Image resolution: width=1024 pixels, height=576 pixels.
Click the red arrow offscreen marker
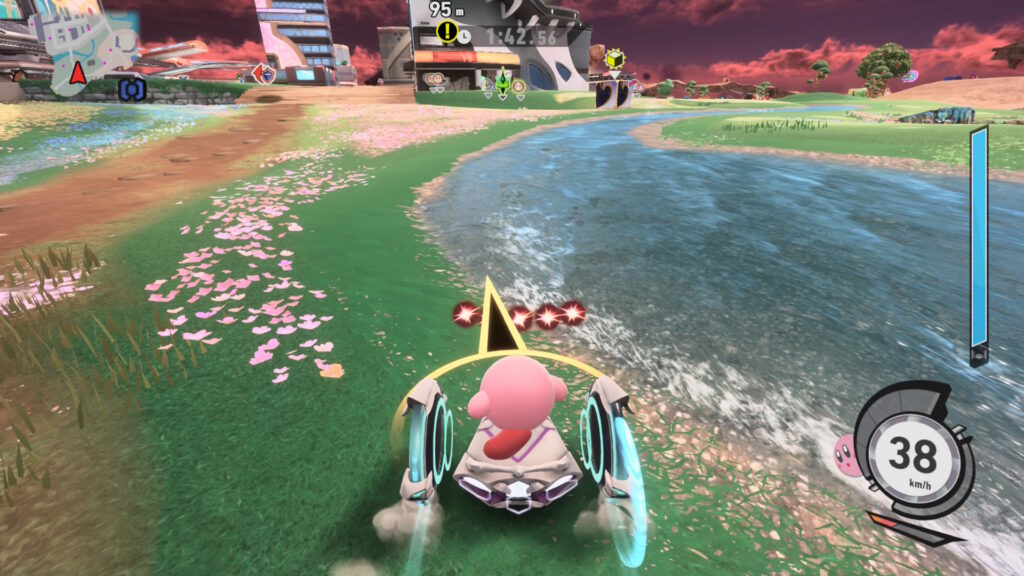pyautogui.click(x=264, y=73)
